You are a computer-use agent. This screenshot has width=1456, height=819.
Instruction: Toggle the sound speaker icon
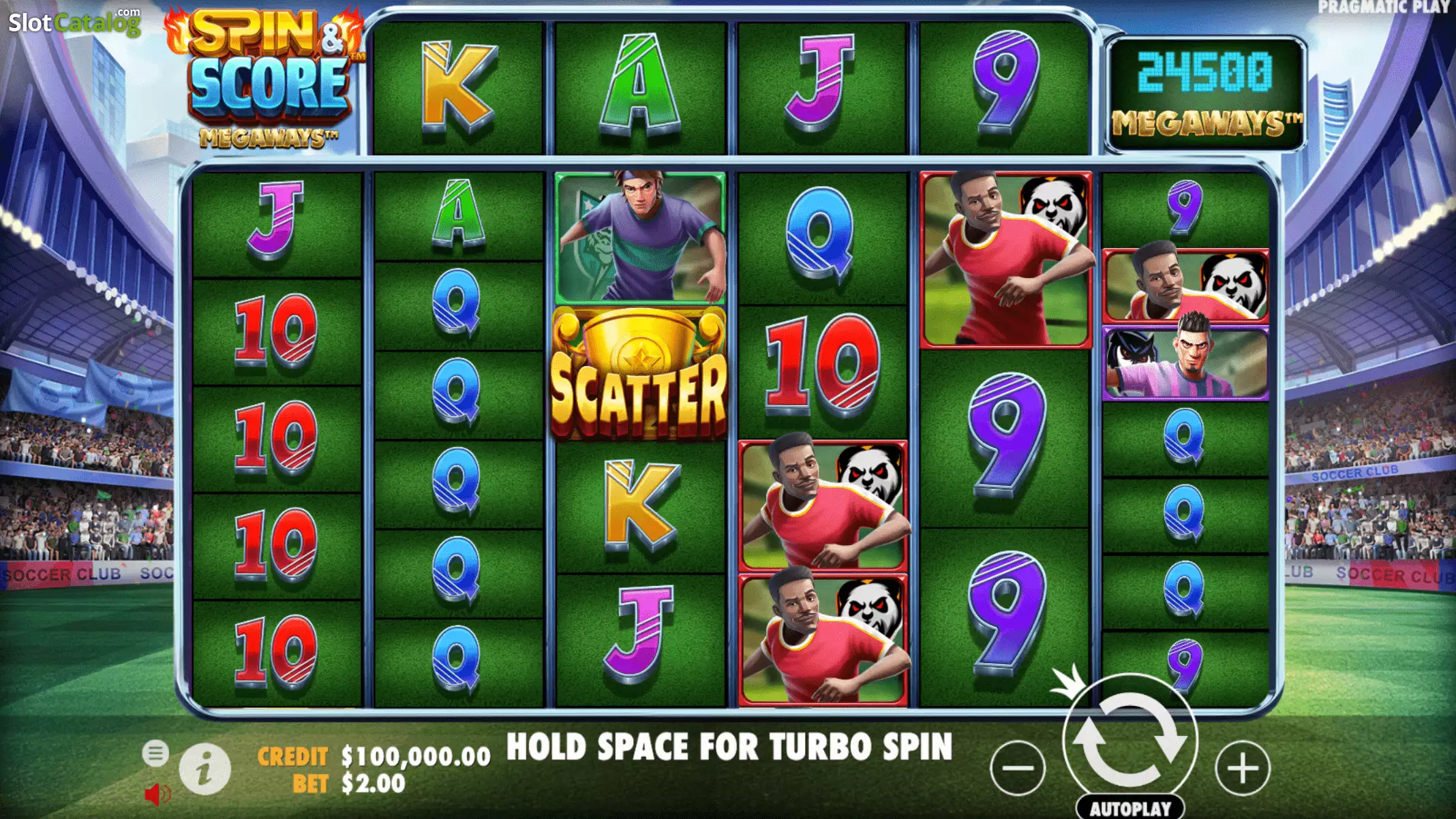tap(157, 794)
